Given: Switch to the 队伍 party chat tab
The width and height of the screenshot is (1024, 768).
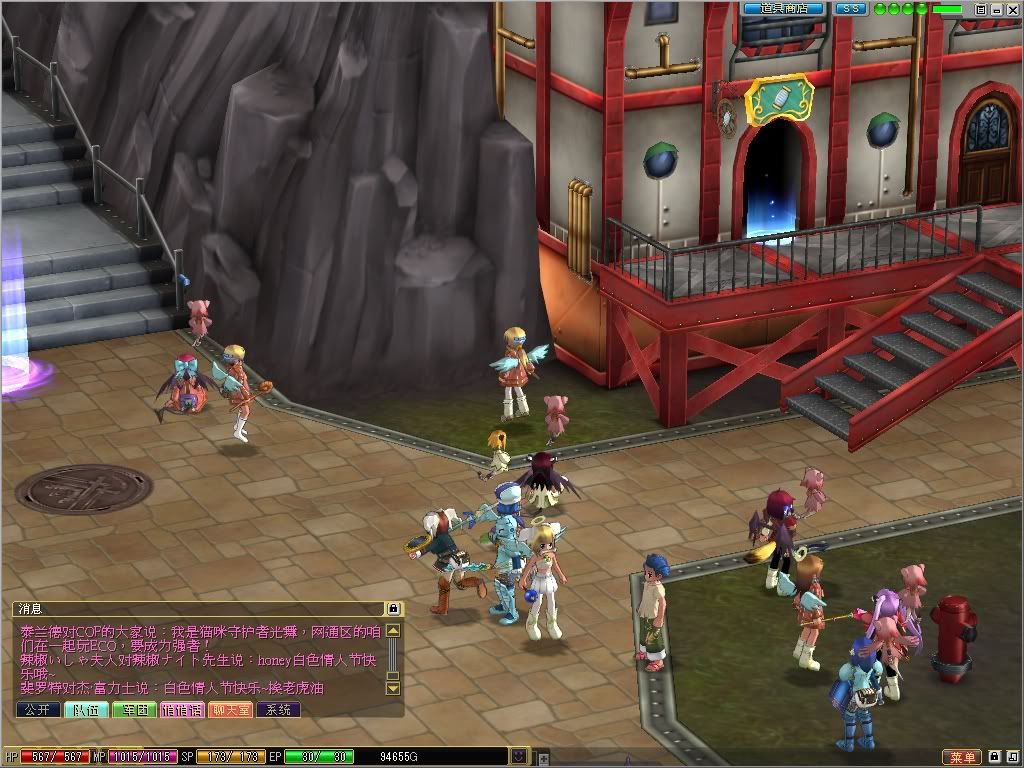Looking at the screenshot, I should 86,709.
